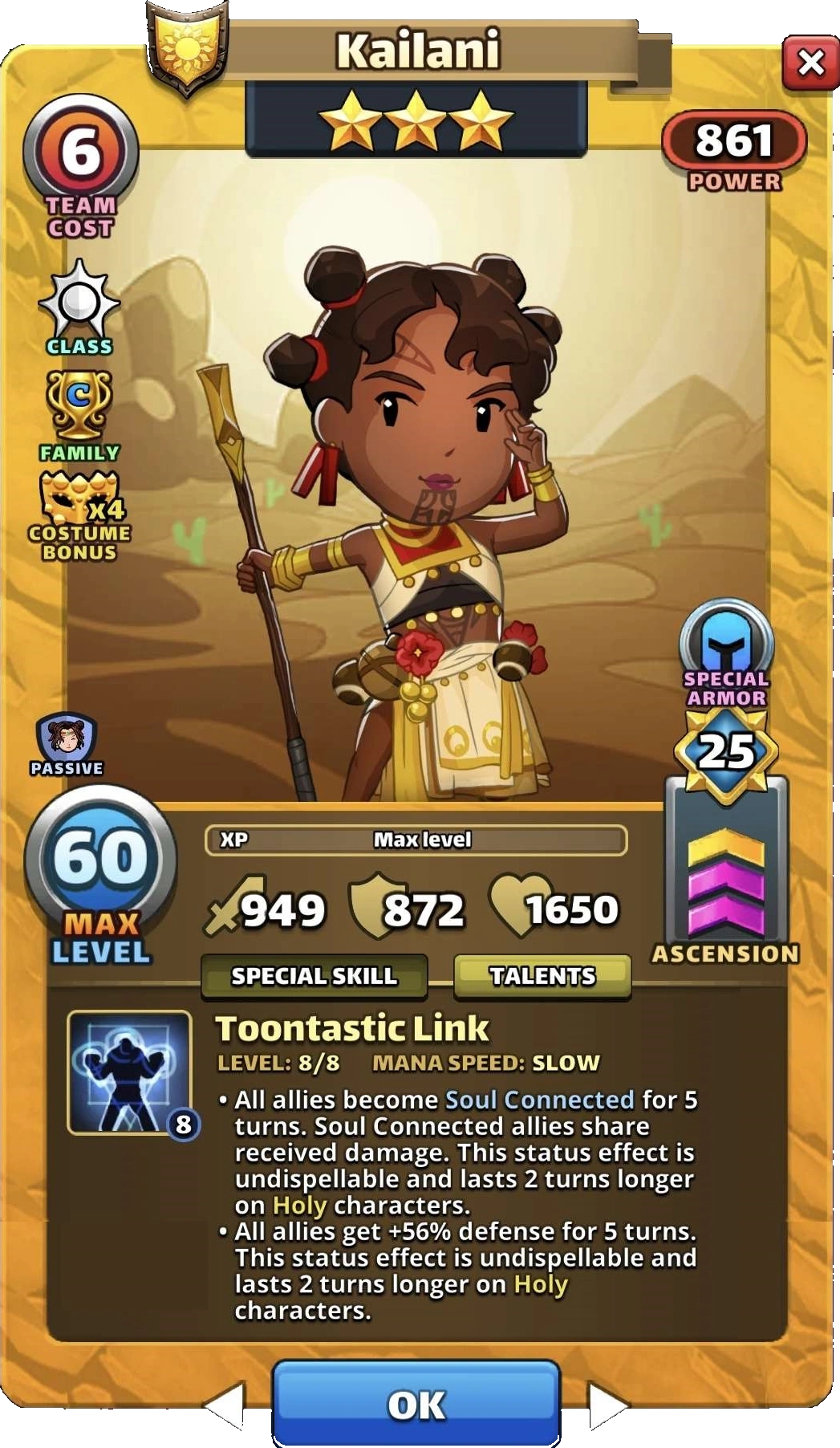
Task: Open the Soul Connected status link
Action: click(x=539, y=1099)
